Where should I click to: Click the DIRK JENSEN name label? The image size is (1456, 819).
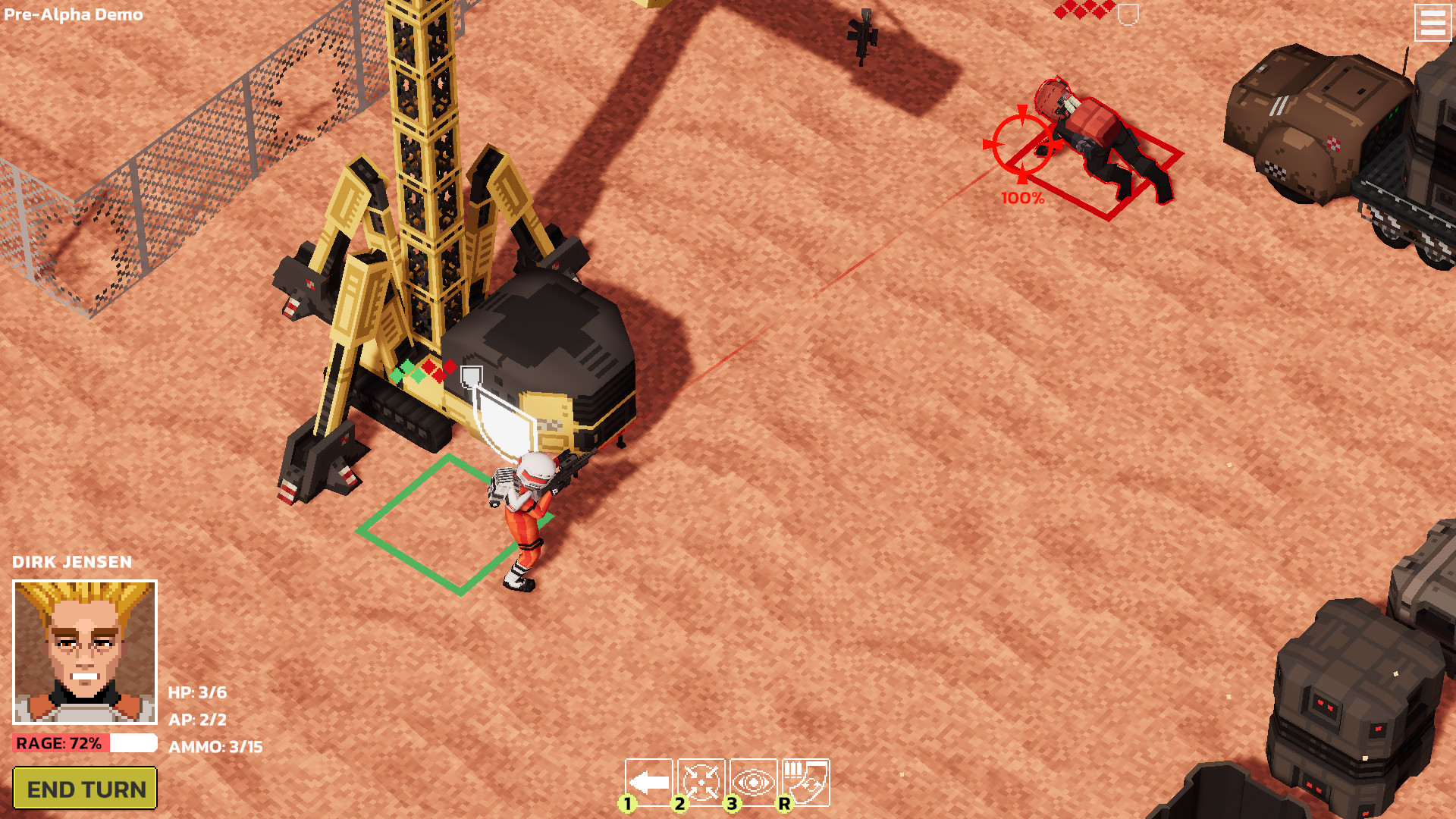72,562
